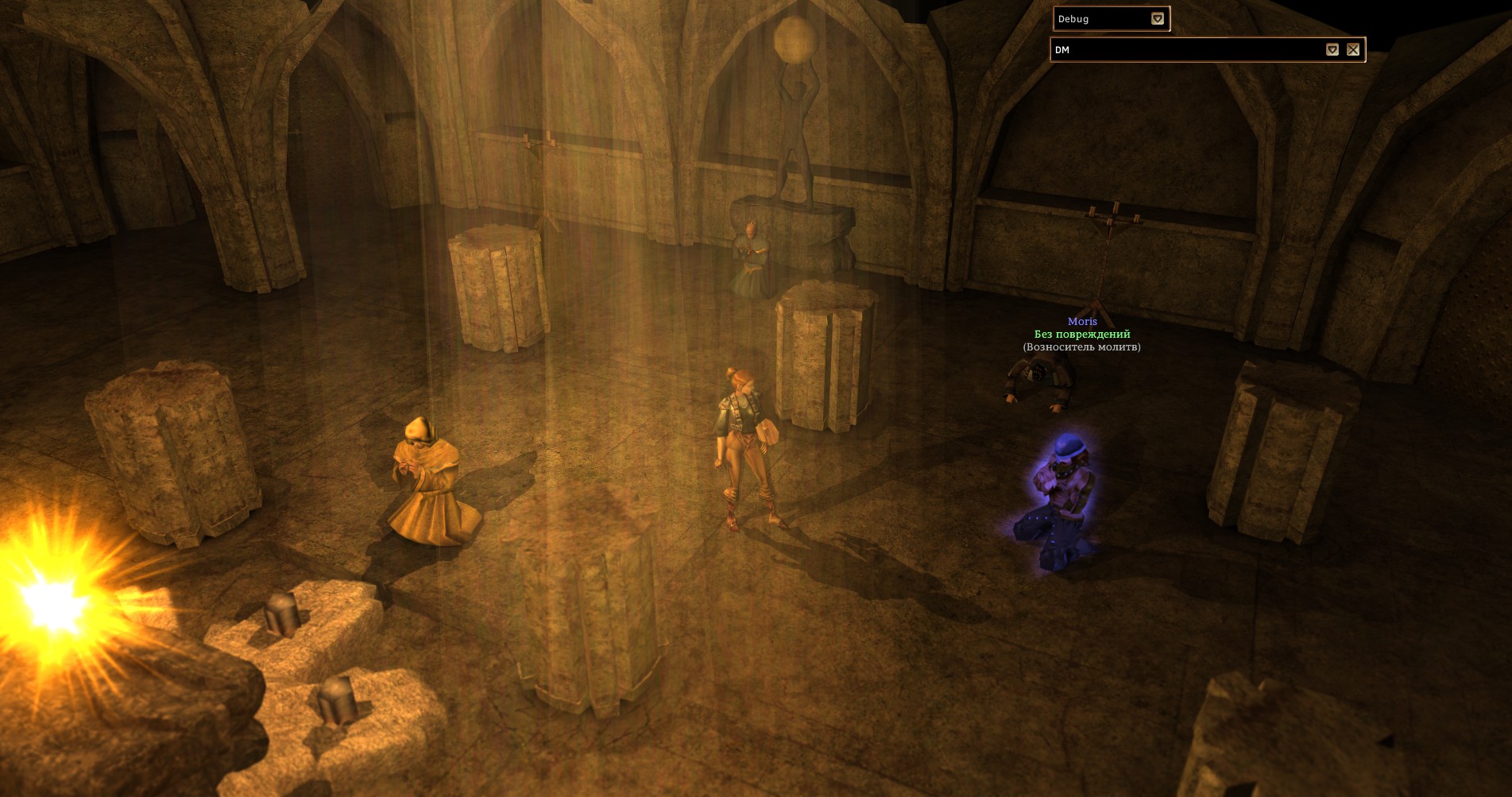Open the DM bar dropdown arrow

click(x=1332, y=50)
